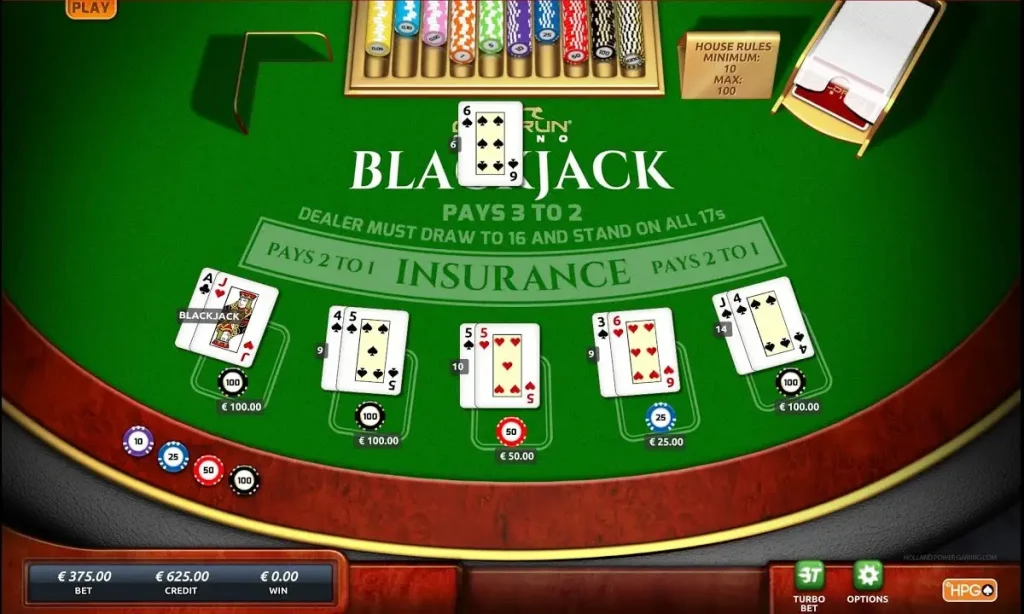This screenshot has height=614, width=1024.
Task: Activate the Turbo Bet button
Action: 808,576
